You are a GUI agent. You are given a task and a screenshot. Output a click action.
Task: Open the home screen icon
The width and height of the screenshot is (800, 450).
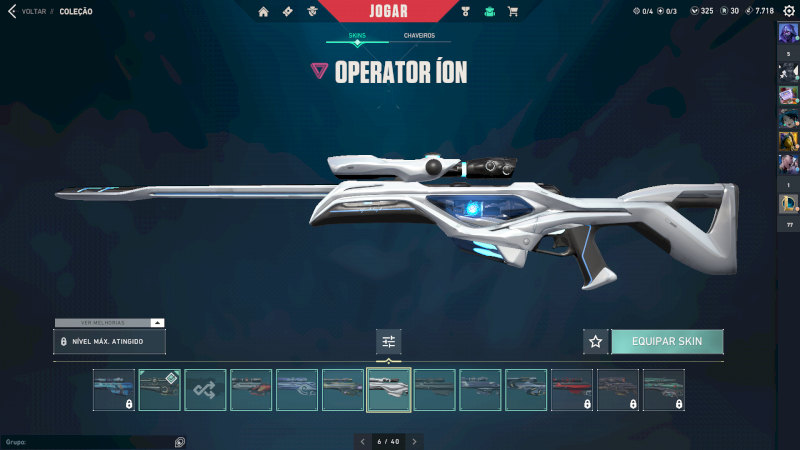(x=264, y=11)
